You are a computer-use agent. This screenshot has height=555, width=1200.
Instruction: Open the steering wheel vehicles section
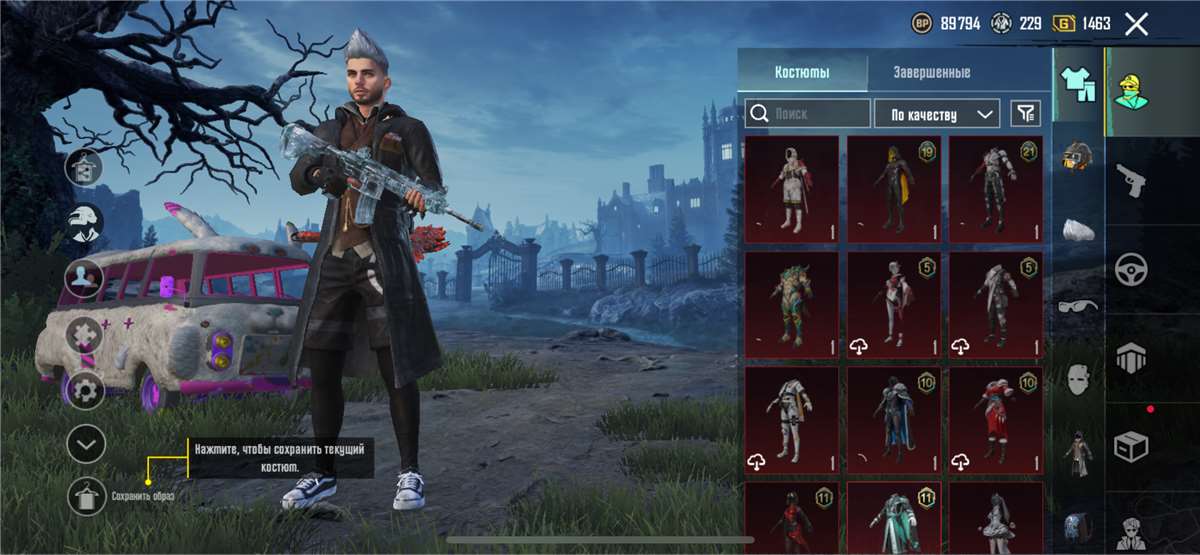click(x=1131, y=269)
